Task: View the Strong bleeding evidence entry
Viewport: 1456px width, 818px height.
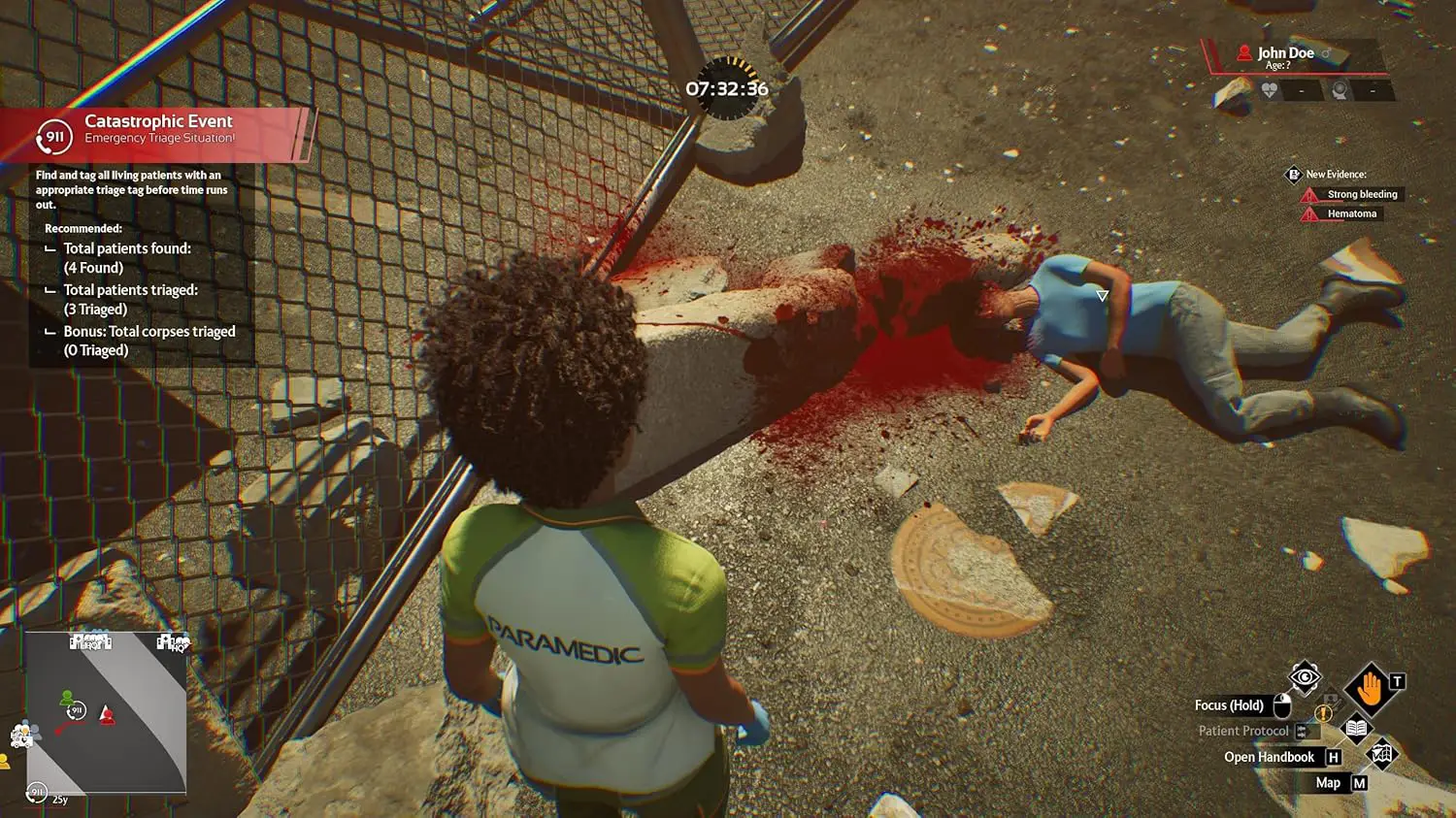Action: pyautogui.click(x=1362, y=194)
